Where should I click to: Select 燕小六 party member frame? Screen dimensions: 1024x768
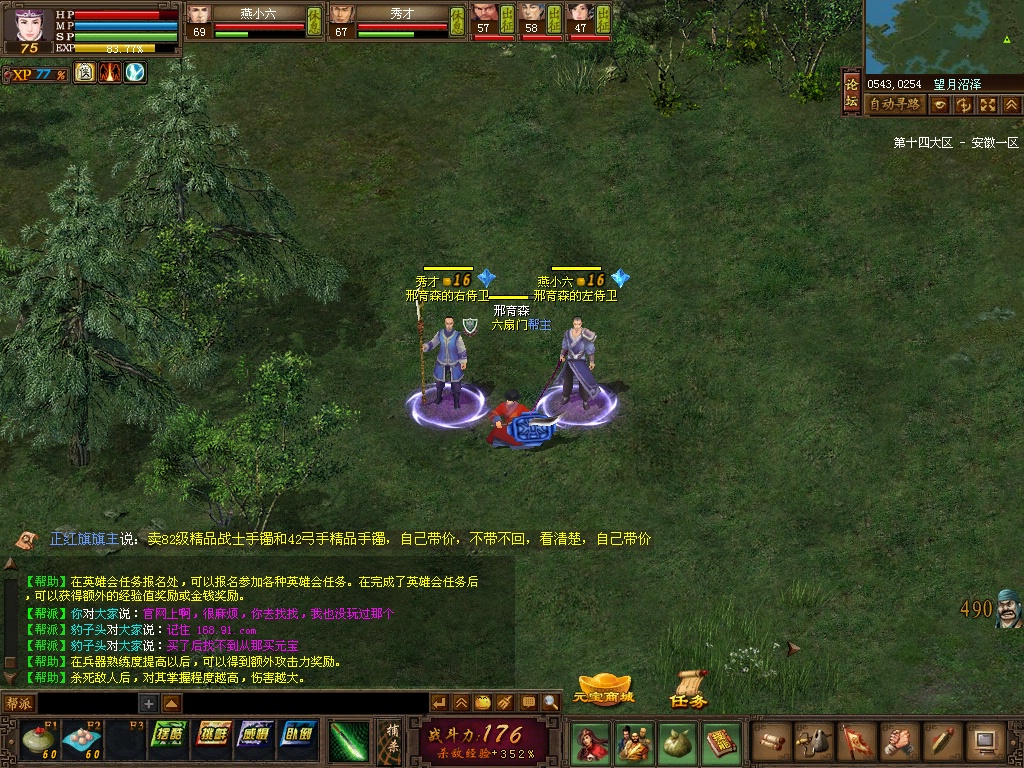pyautogui.click(x=255, y=21)
